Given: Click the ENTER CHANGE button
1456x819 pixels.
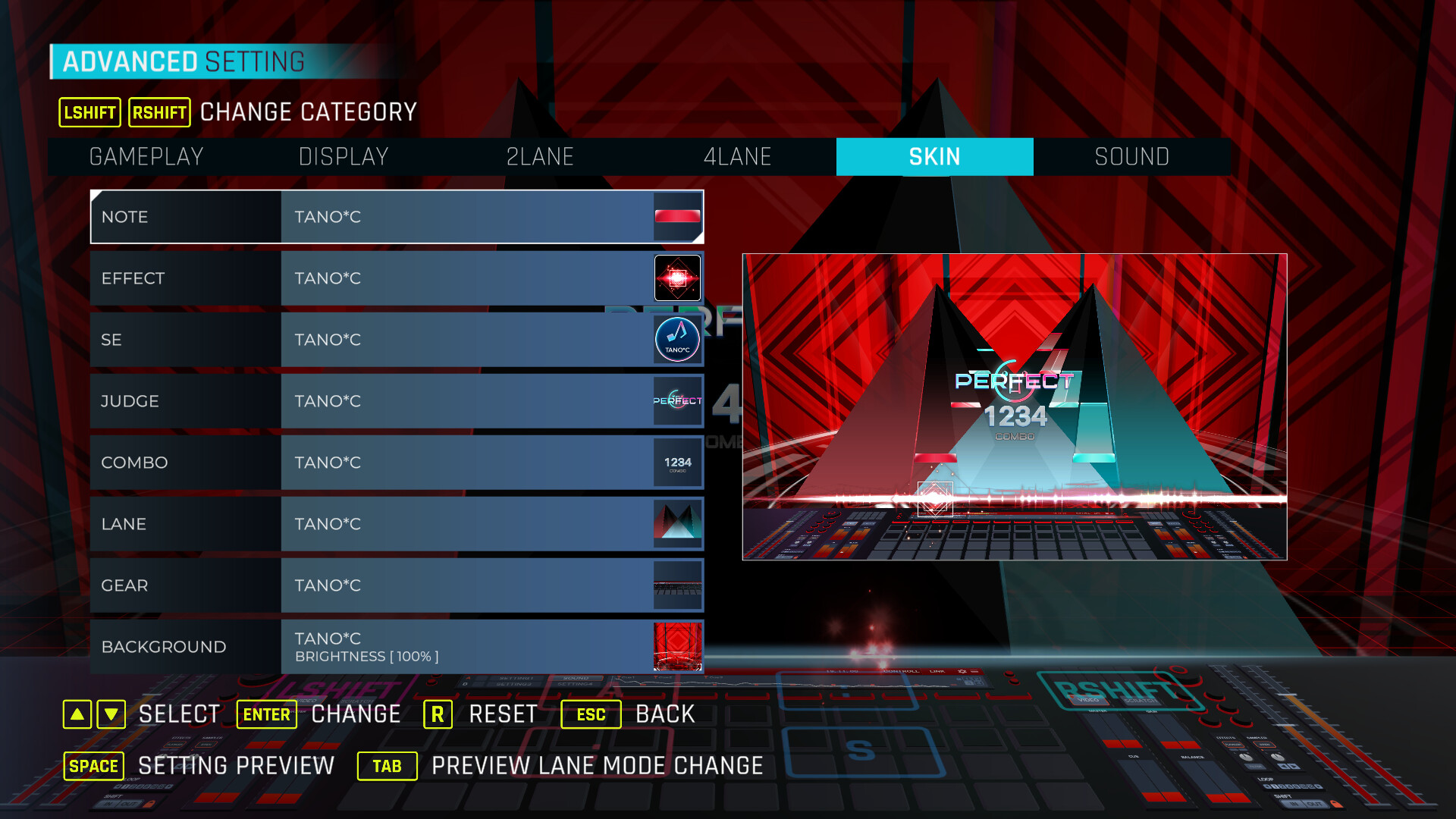Looking at the screenshot, I should click(266, 714).
